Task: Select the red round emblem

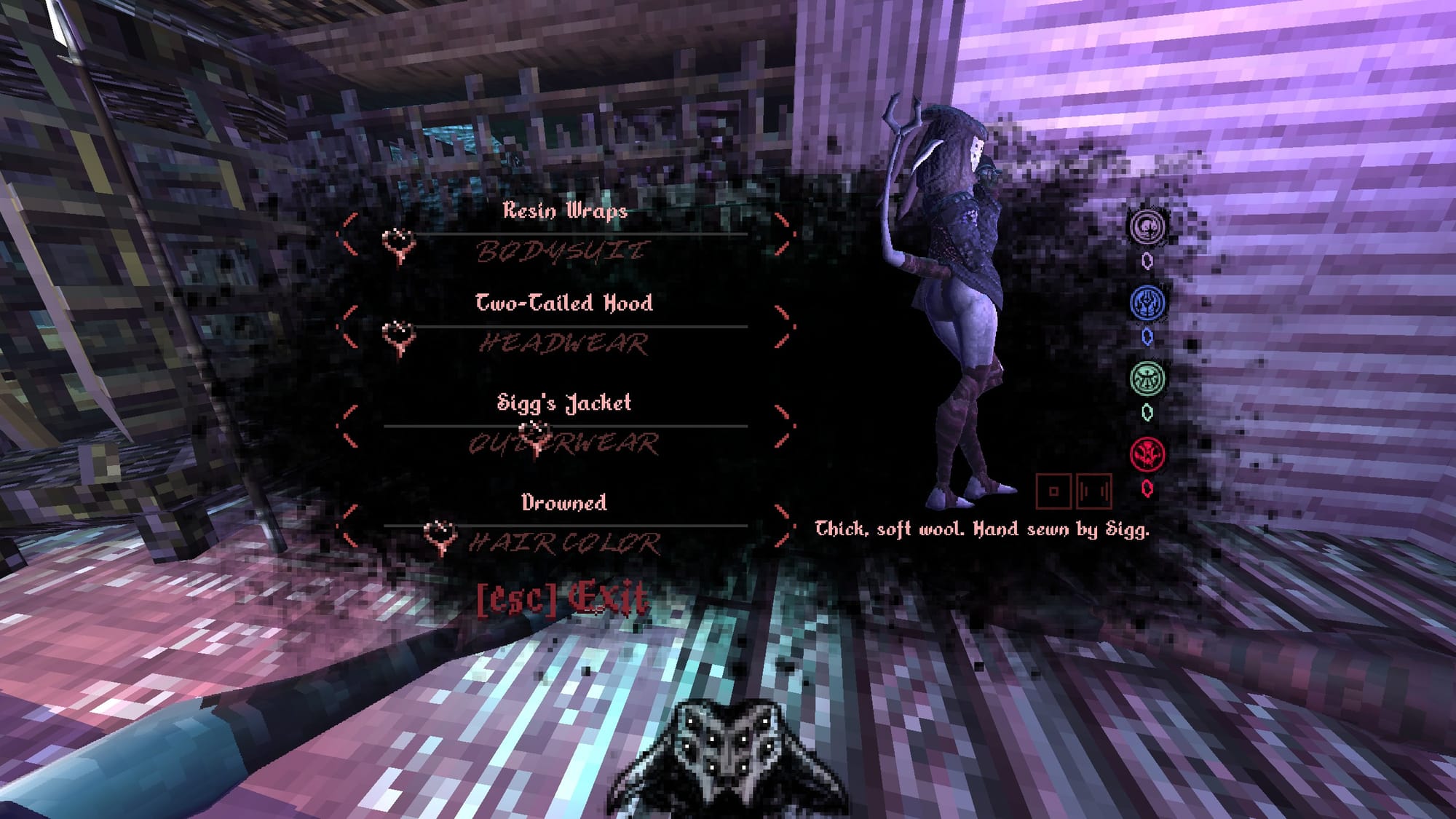Action: [1147, 455]
